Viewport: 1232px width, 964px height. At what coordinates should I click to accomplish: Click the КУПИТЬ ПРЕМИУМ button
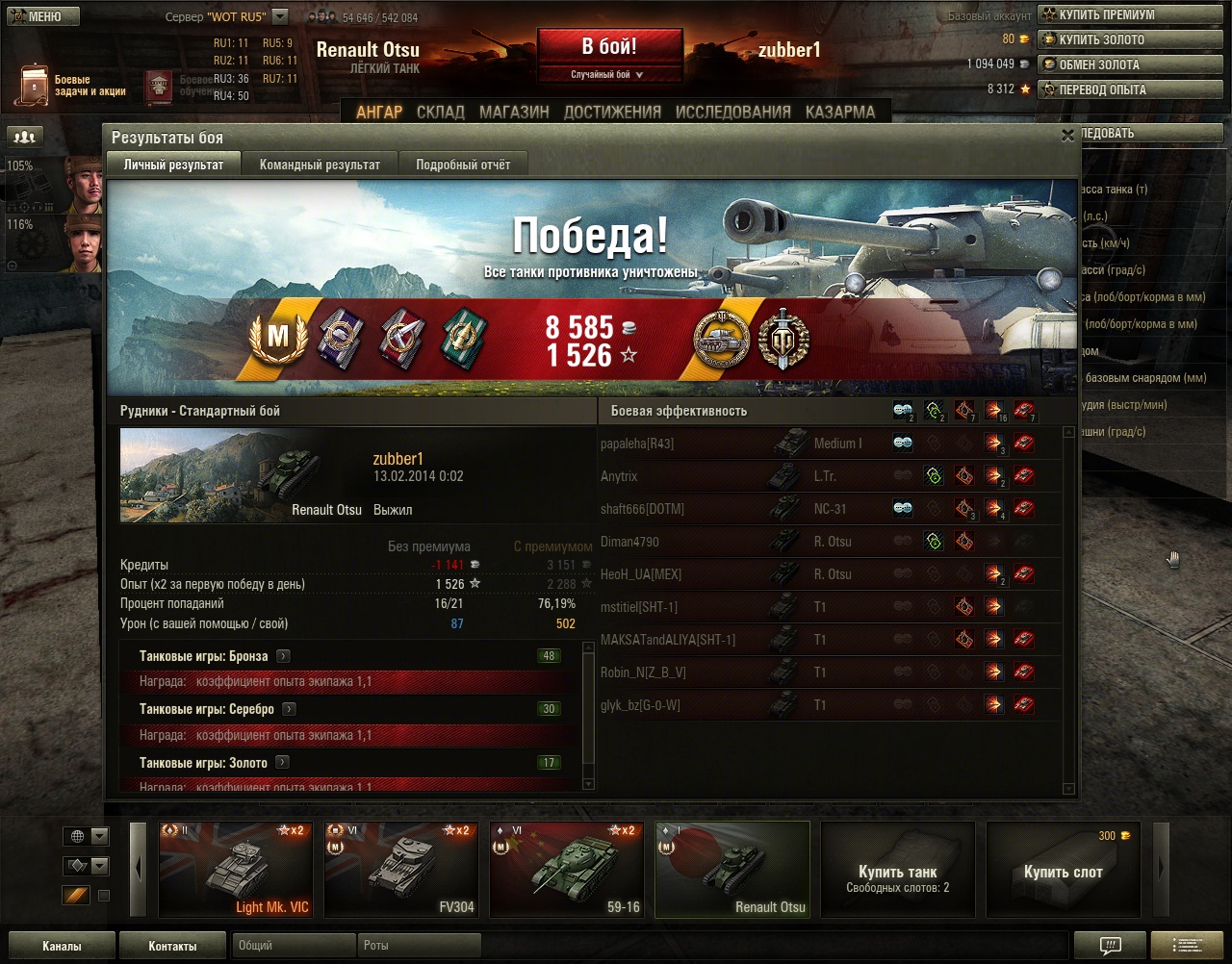[1107, 14]
